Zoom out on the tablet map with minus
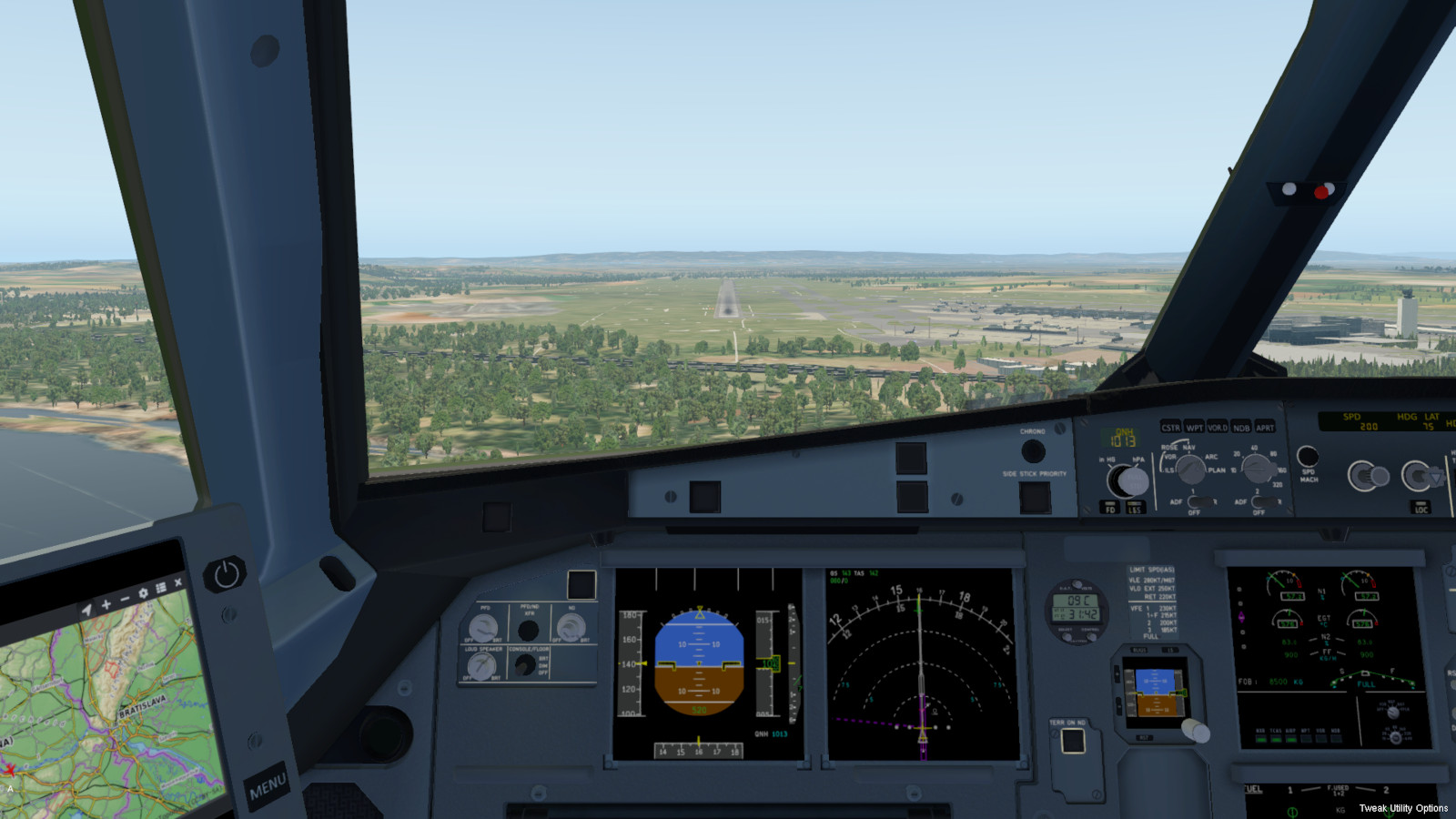 pyautogui.click(x=125, y=599)
